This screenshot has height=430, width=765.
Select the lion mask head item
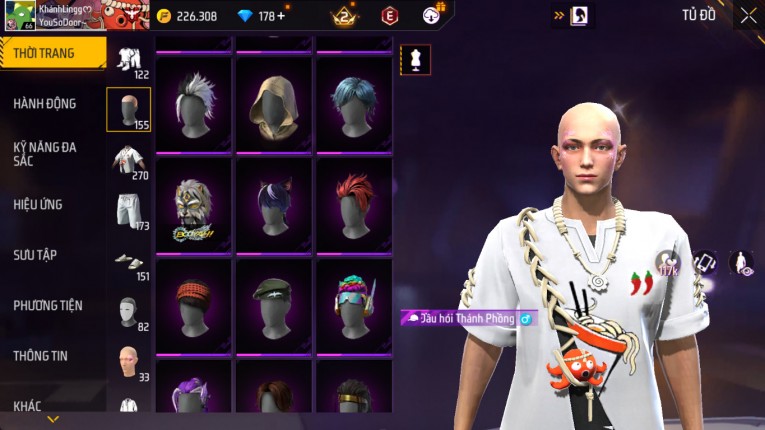click(194, 206)
